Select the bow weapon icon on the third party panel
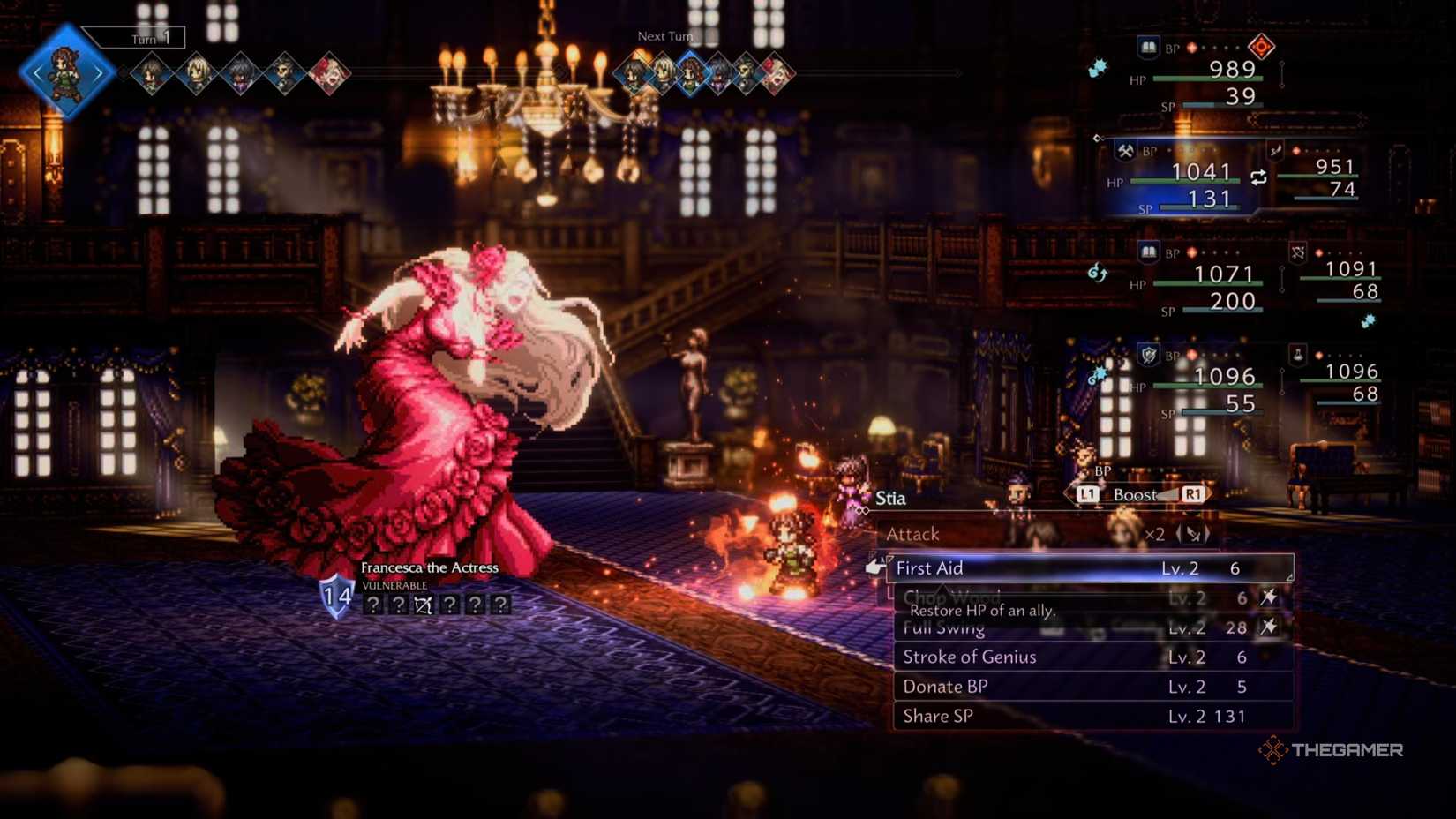The image size is (1456, 819). 1297,252
